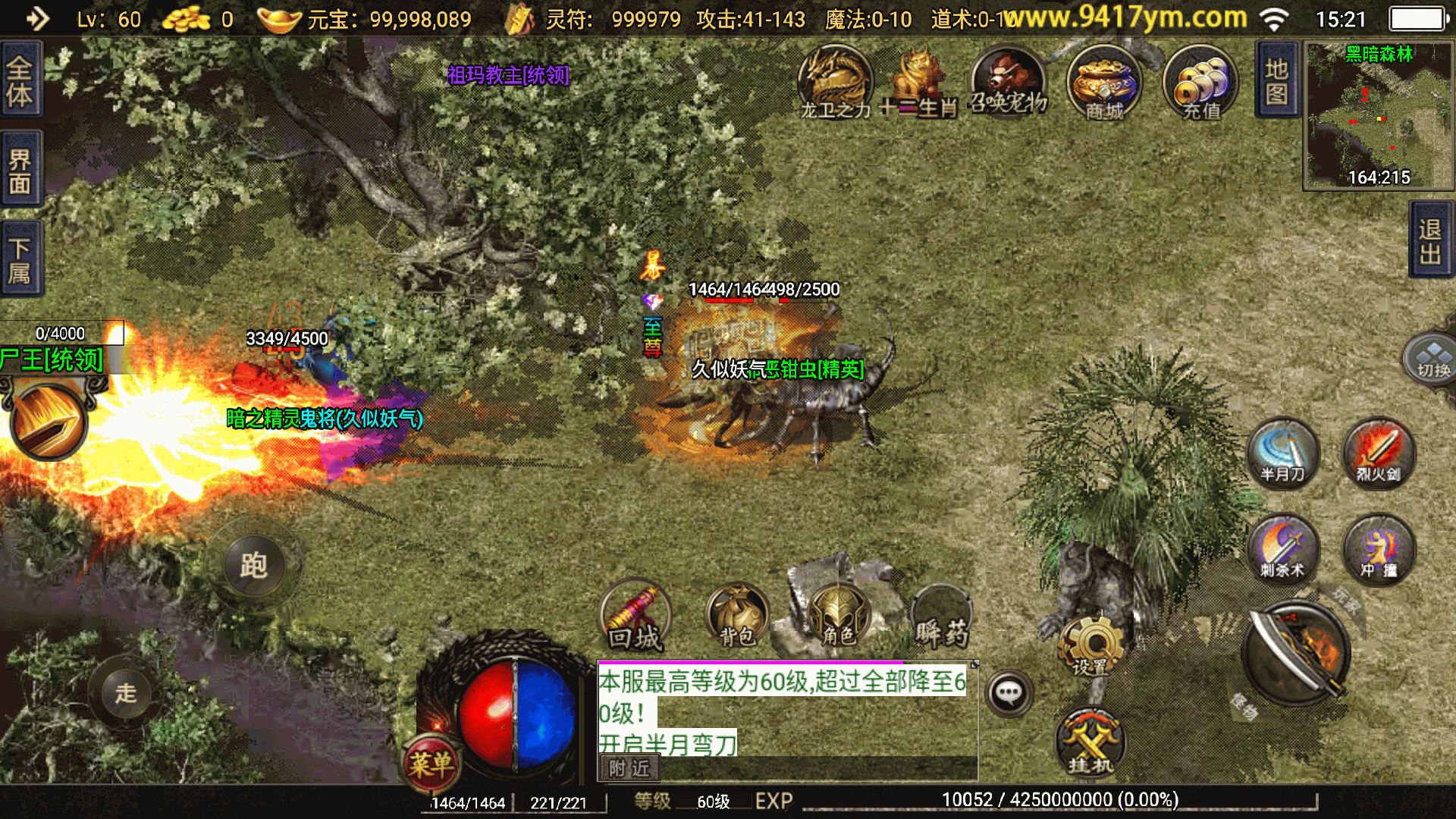The height and width of the screenshot is (819, 1456).
Task: Open the 充值 recharge screen
Action: (x=1201, y=82)
